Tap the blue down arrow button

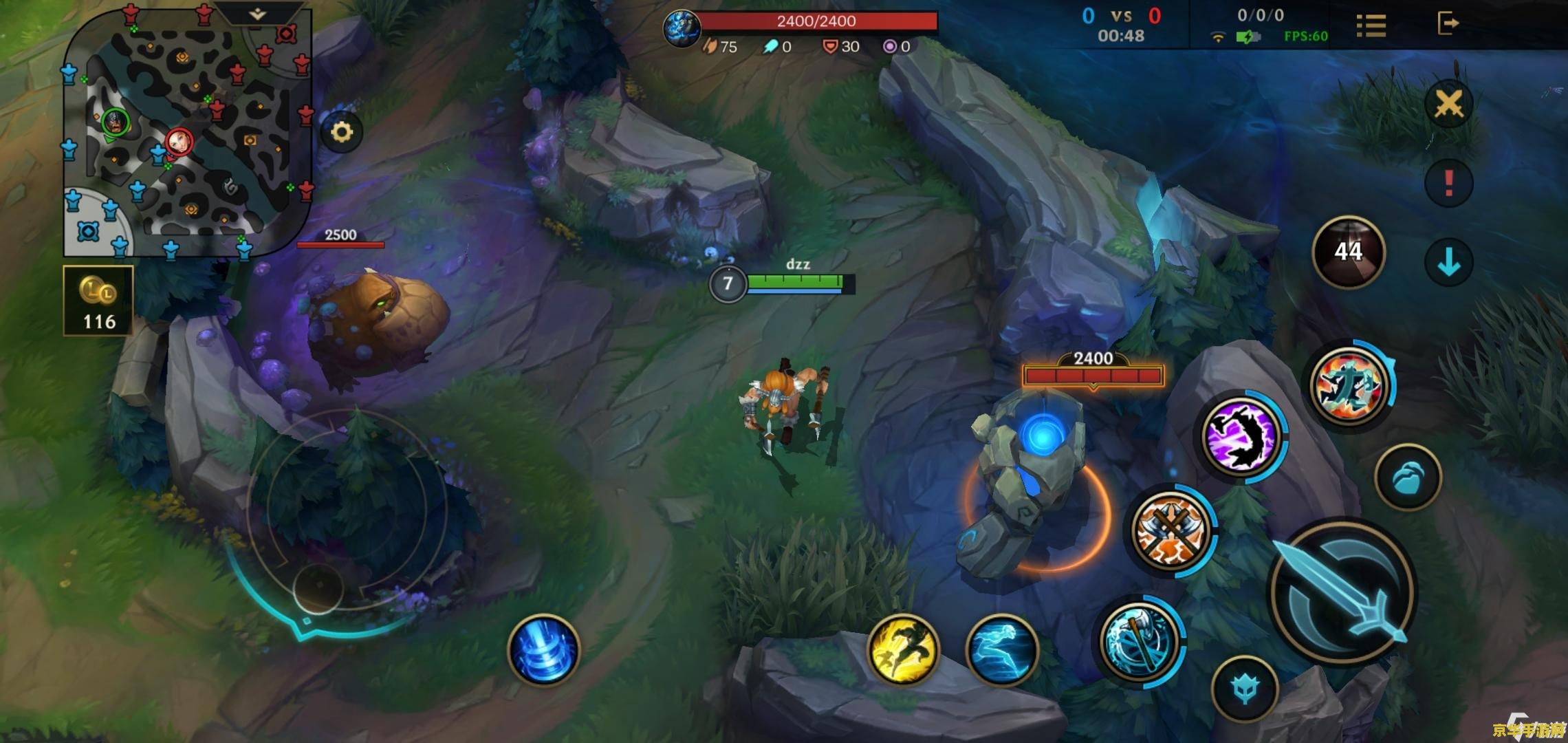[1448, 262]
